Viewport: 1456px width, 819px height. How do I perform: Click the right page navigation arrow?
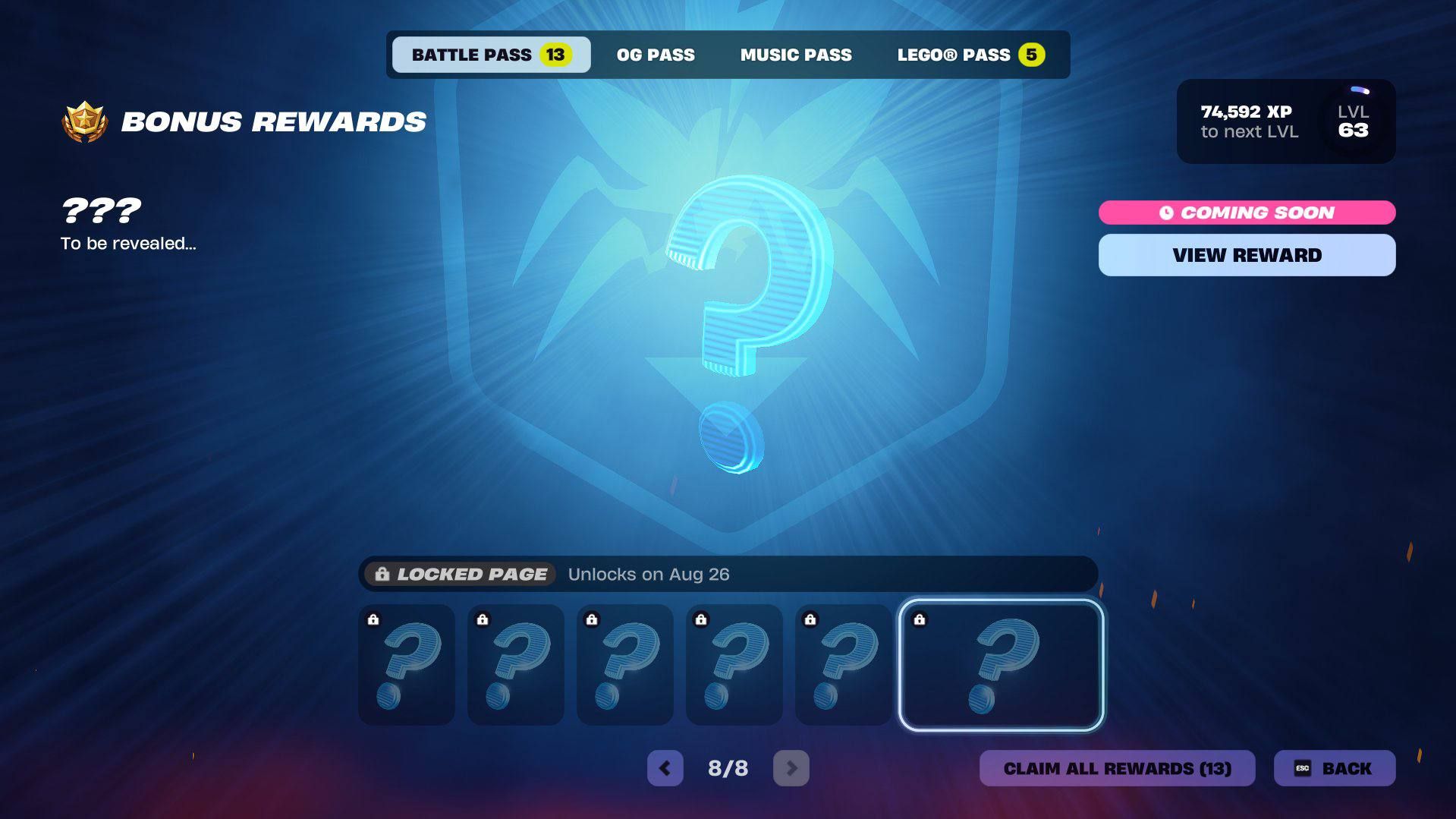[791, 768]
